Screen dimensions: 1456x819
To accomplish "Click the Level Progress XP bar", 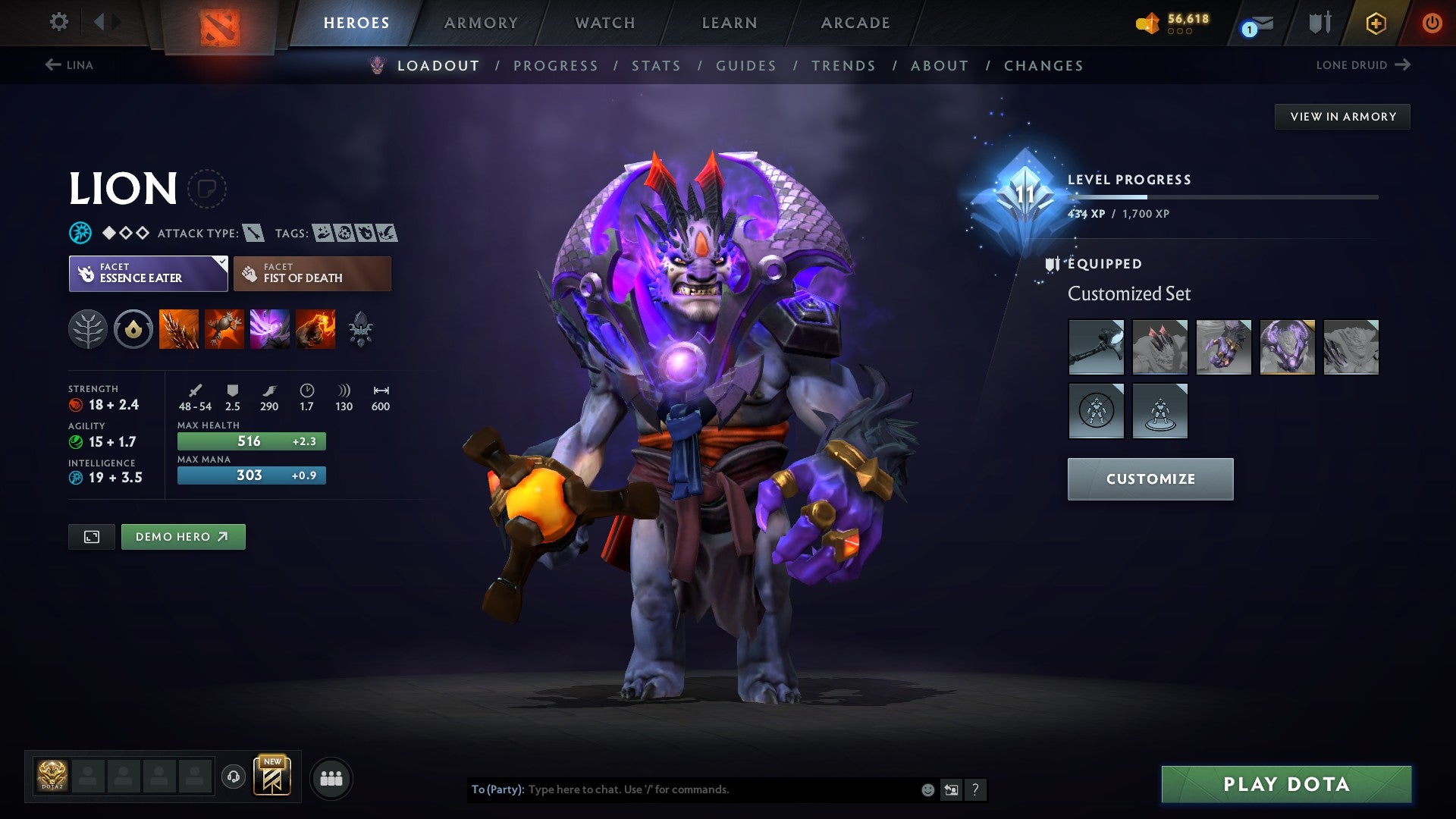I will pyautogui.click(x=1221, y=196).
